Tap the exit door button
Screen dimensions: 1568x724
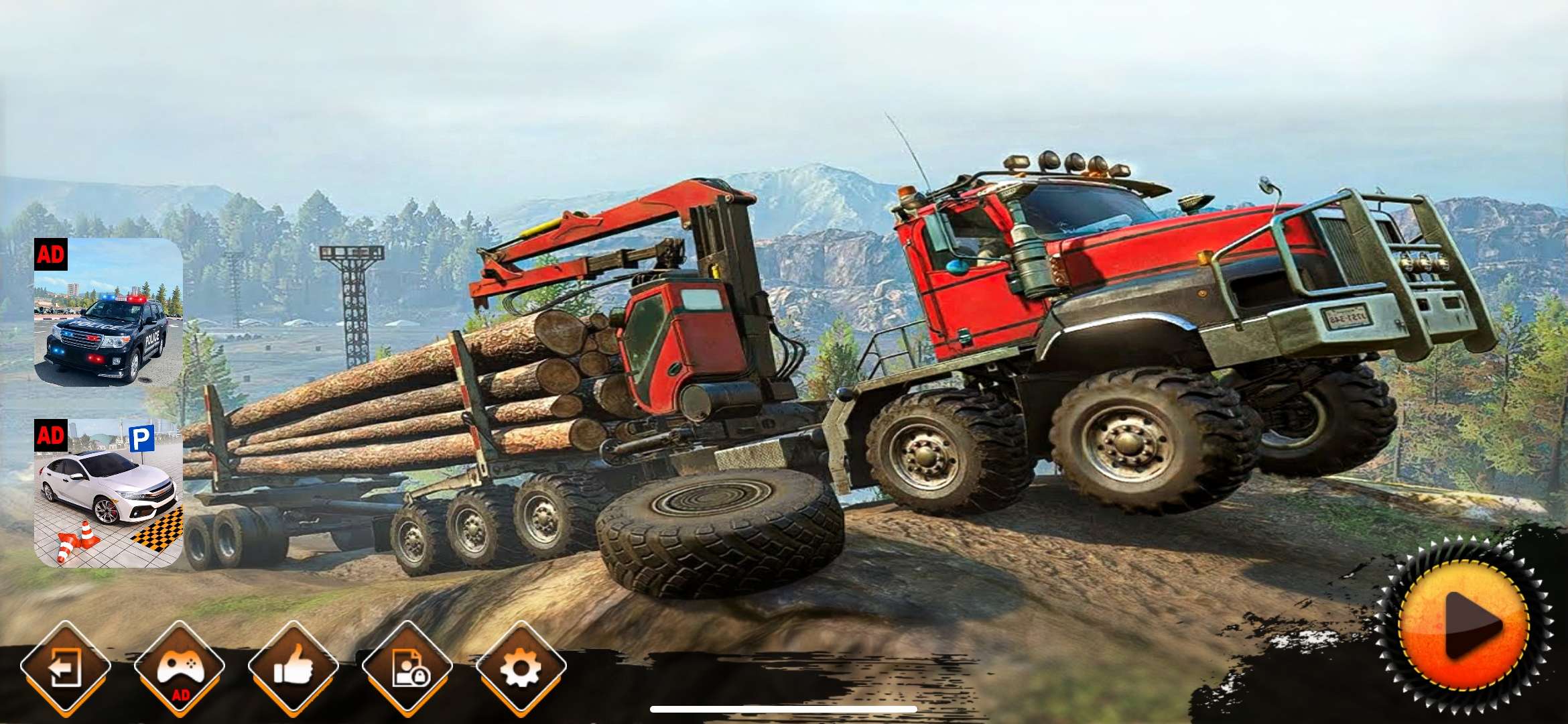click(65, 667)
